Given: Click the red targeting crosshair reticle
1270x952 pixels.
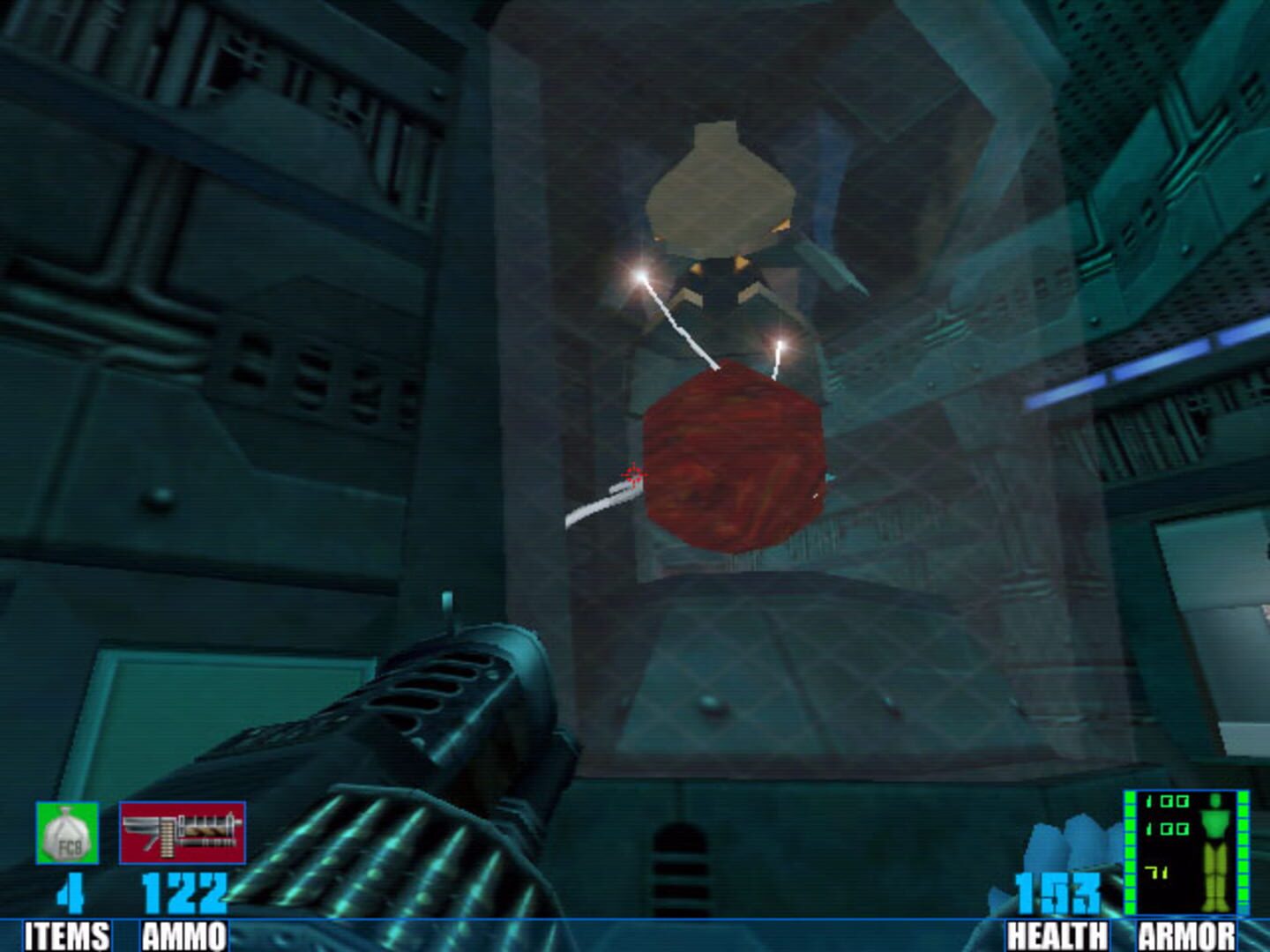Looking at the screenshot, I should click(635, 476).
